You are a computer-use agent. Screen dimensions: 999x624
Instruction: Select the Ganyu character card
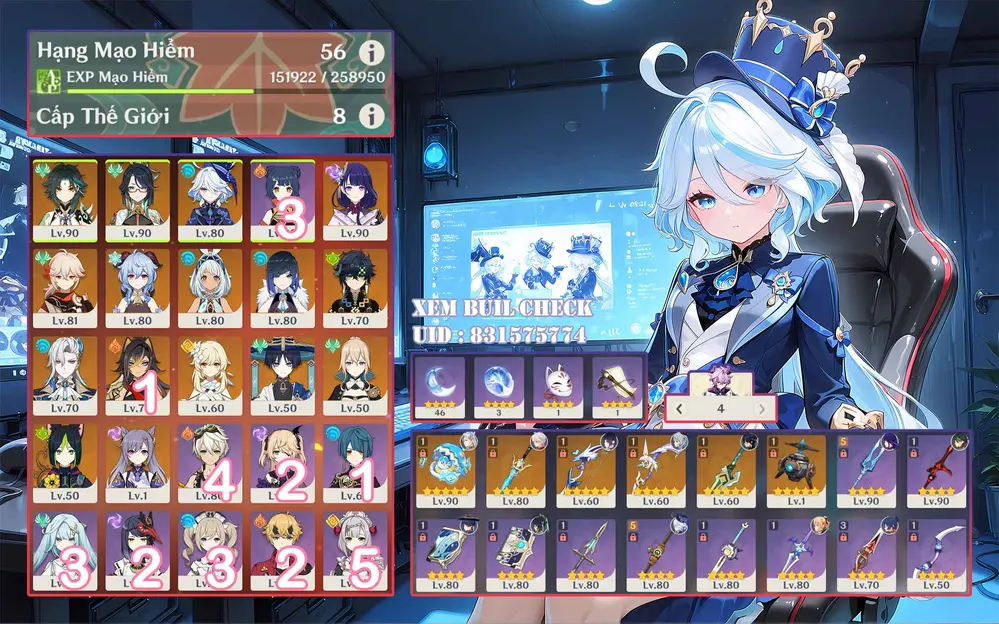138,286
